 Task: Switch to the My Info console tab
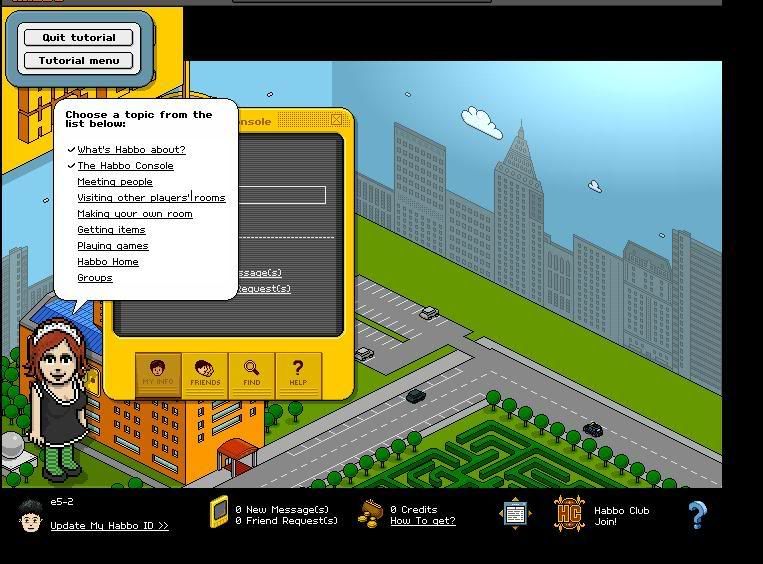point(158,374)
